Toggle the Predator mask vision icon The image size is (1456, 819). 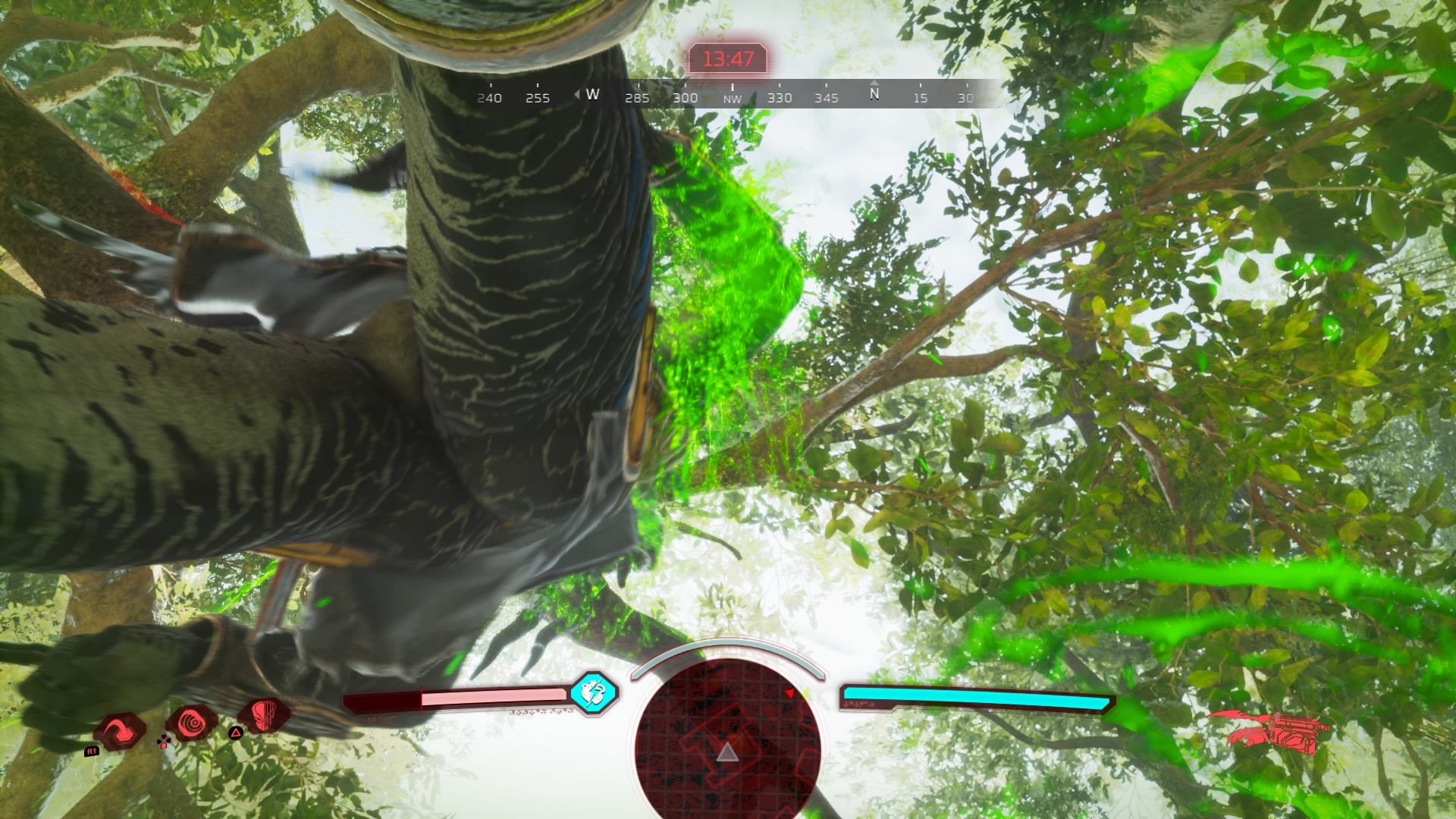tap(263, 717)
